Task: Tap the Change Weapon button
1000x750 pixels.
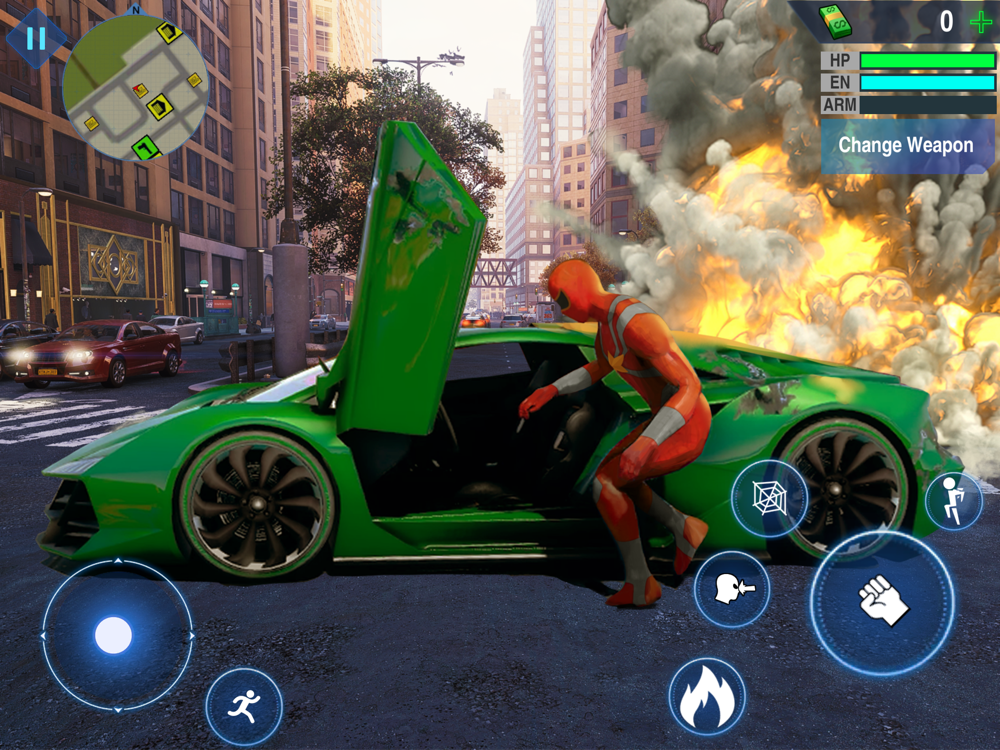Action: (907, 146)
